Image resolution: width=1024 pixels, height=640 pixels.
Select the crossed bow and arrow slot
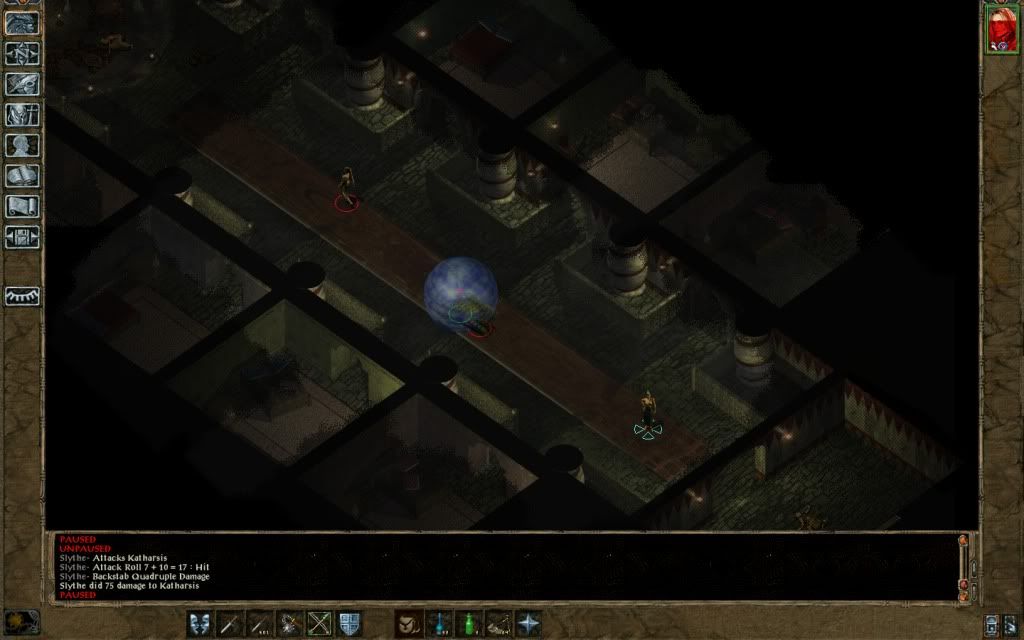point(320,623)
